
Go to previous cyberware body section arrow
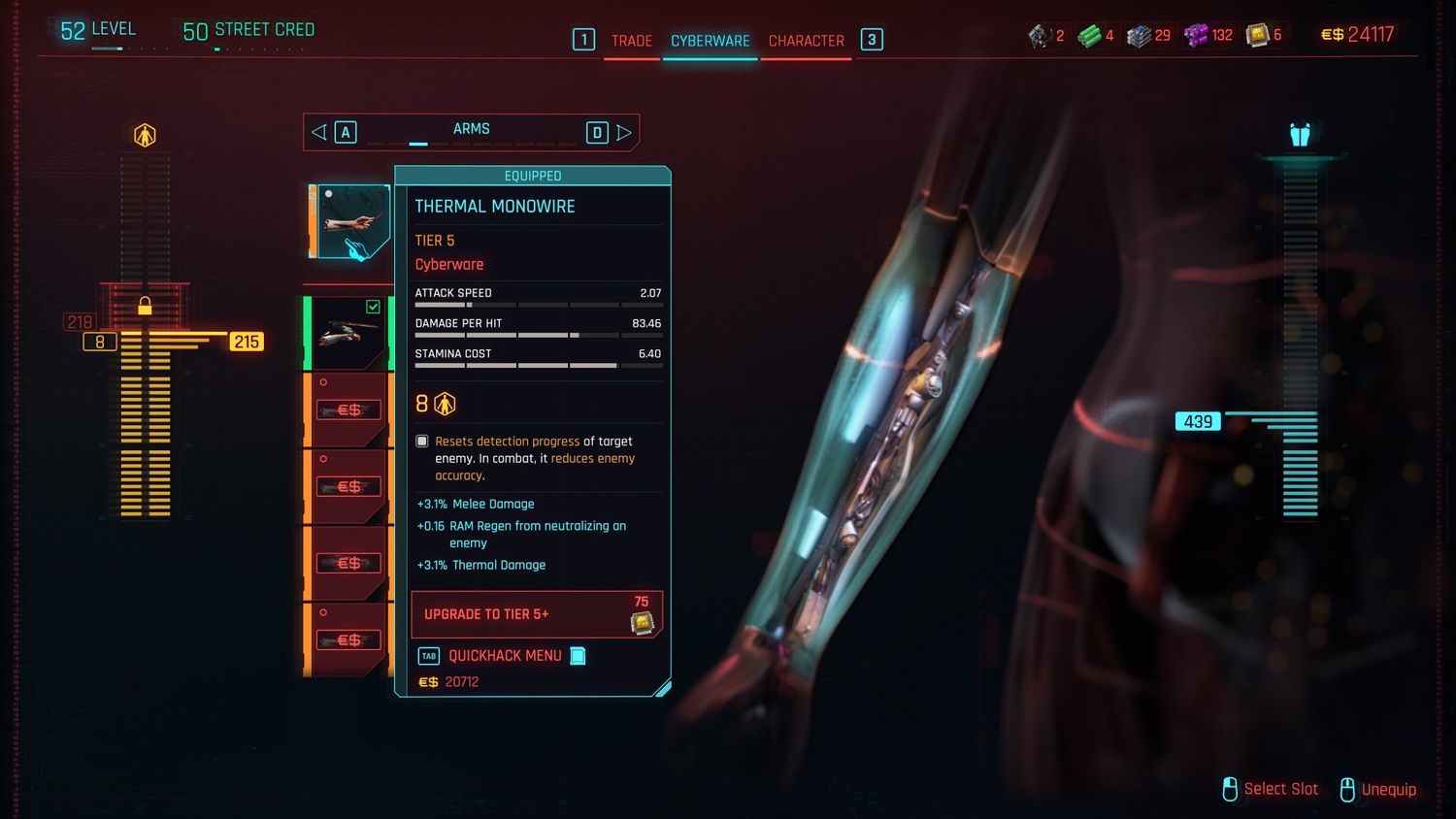click(319, 132)
